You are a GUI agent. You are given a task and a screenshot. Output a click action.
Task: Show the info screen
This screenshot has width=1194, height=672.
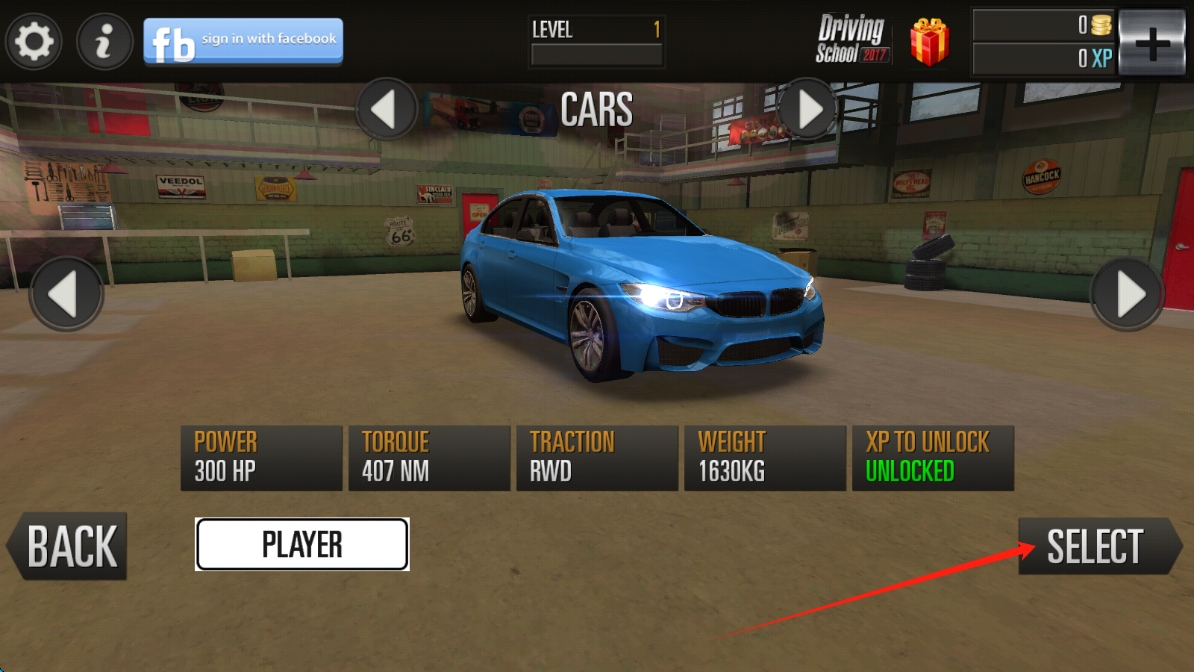tap(105, 42)
